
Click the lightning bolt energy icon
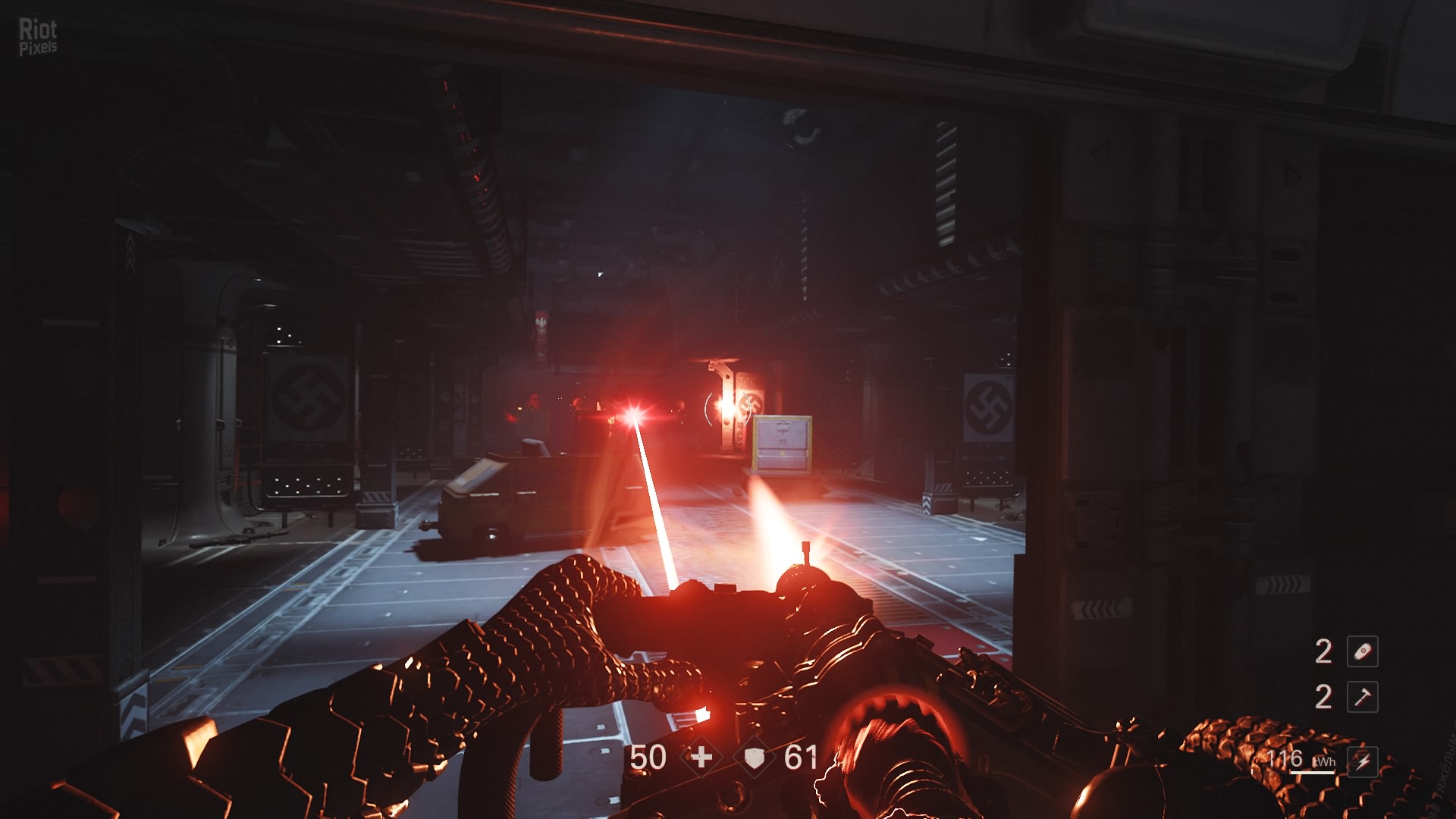(x=1363, y=761)
